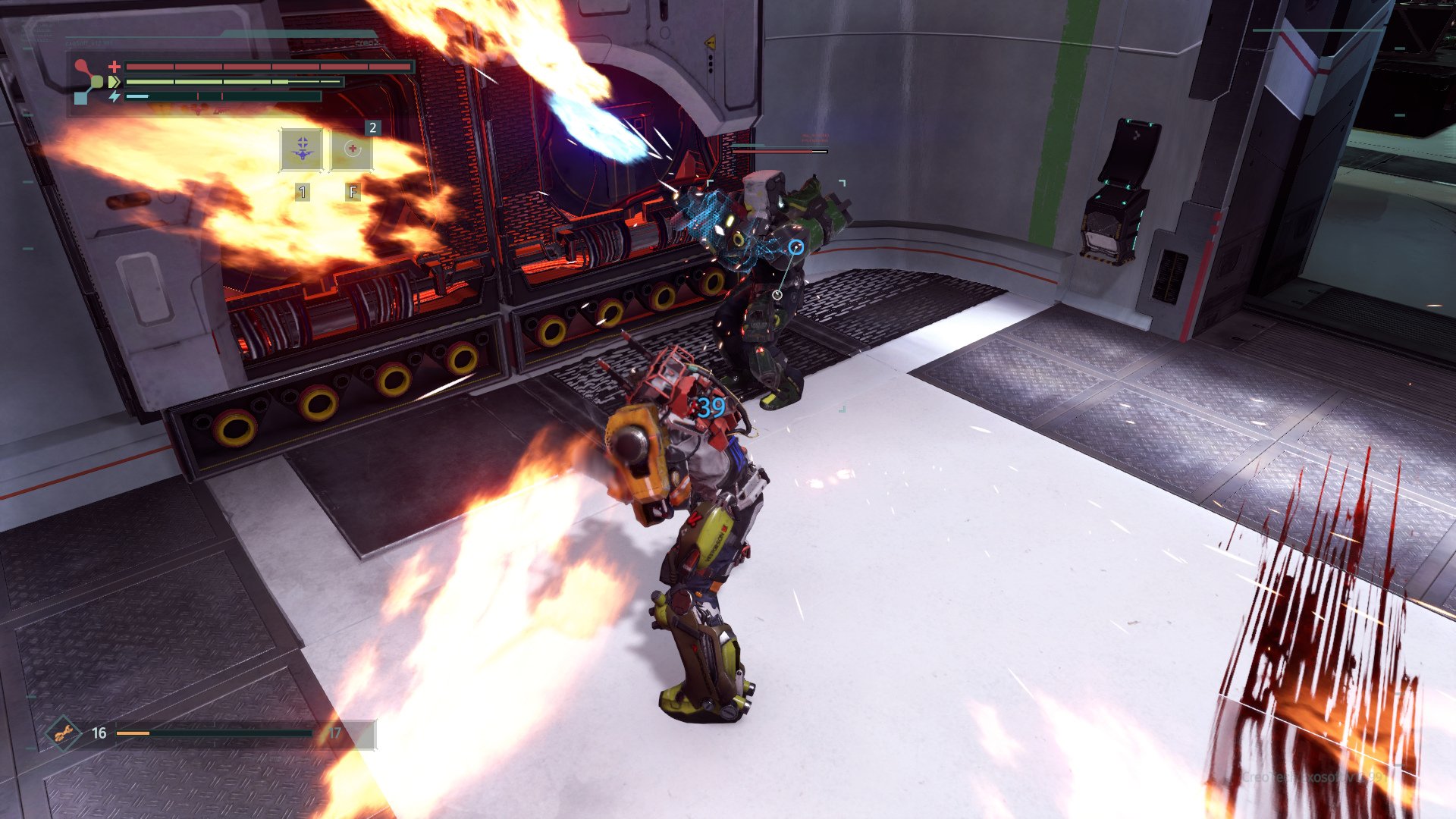Select the yellow stamina chevron icon
Screen dimensions: 1456x819
pyautogui.click(x=114, y=81)
